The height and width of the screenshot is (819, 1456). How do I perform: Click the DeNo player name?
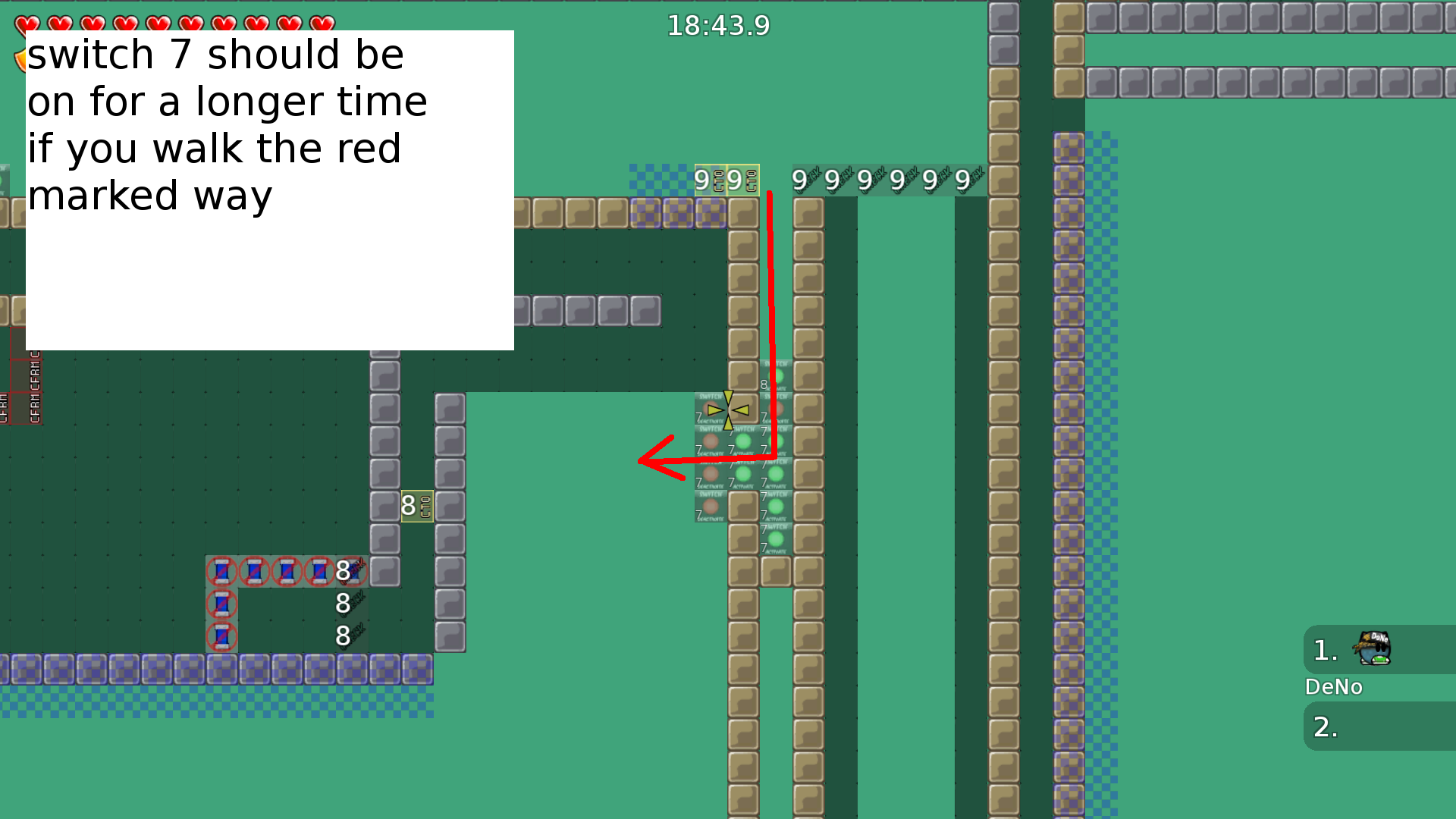click(x=1334, y=687)
